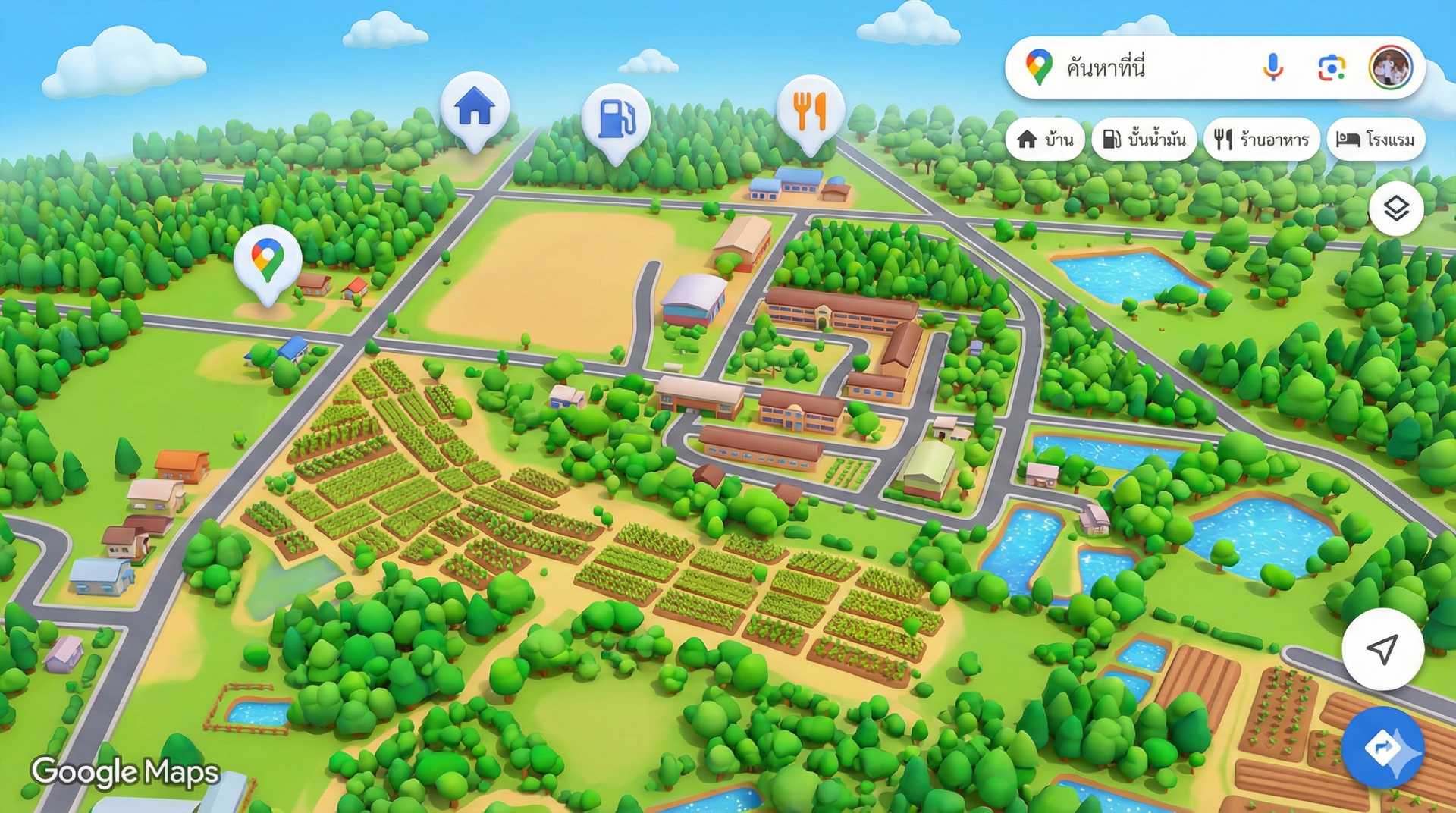
Task: Activate the microphone voice search
Action: click(1273, 68)
